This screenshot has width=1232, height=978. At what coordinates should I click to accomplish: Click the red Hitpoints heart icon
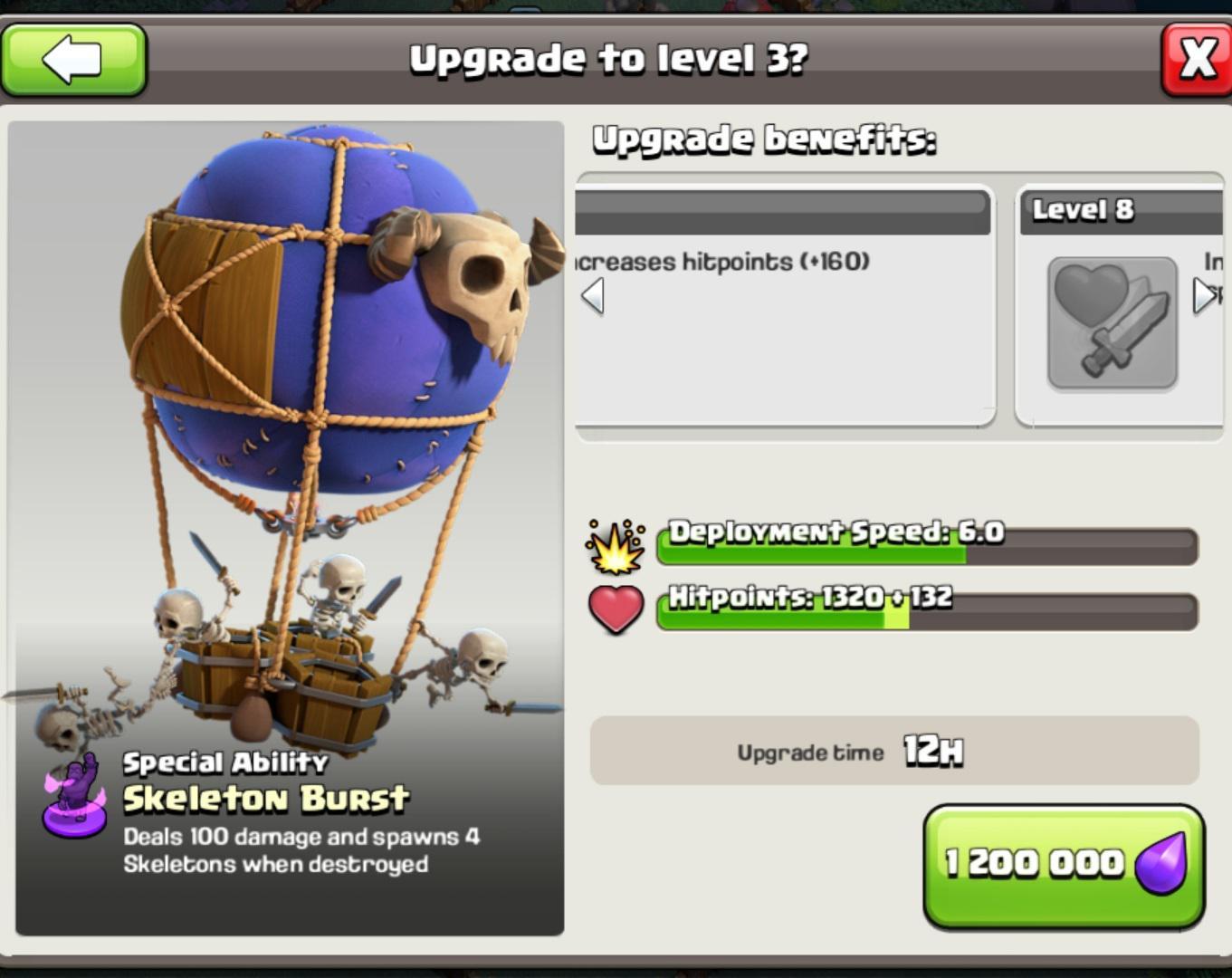coord(616,609)
